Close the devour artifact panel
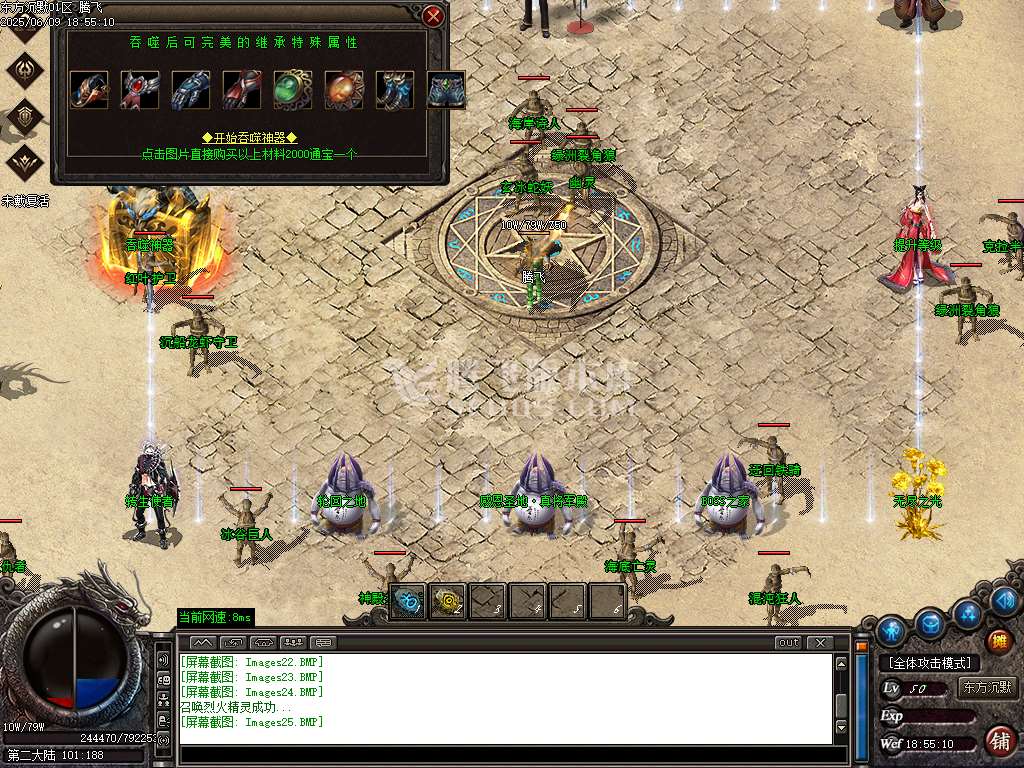 pyautogui.click(x=433, y=16)
